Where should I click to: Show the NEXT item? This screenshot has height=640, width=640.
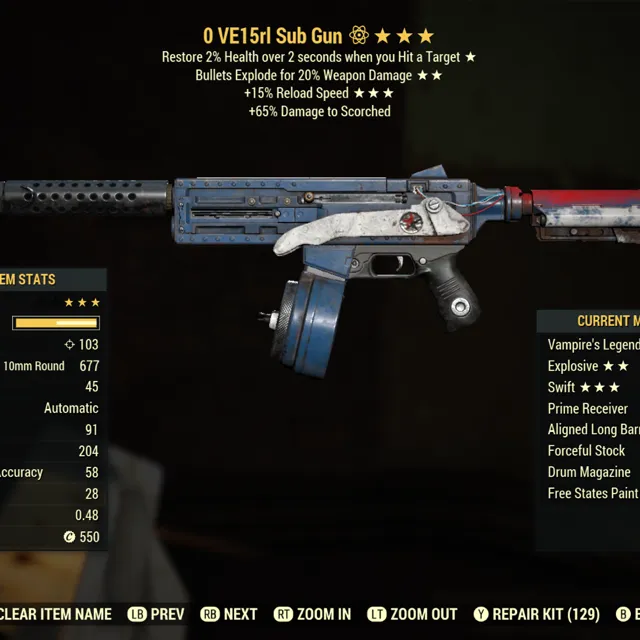[x=229, y=614]
